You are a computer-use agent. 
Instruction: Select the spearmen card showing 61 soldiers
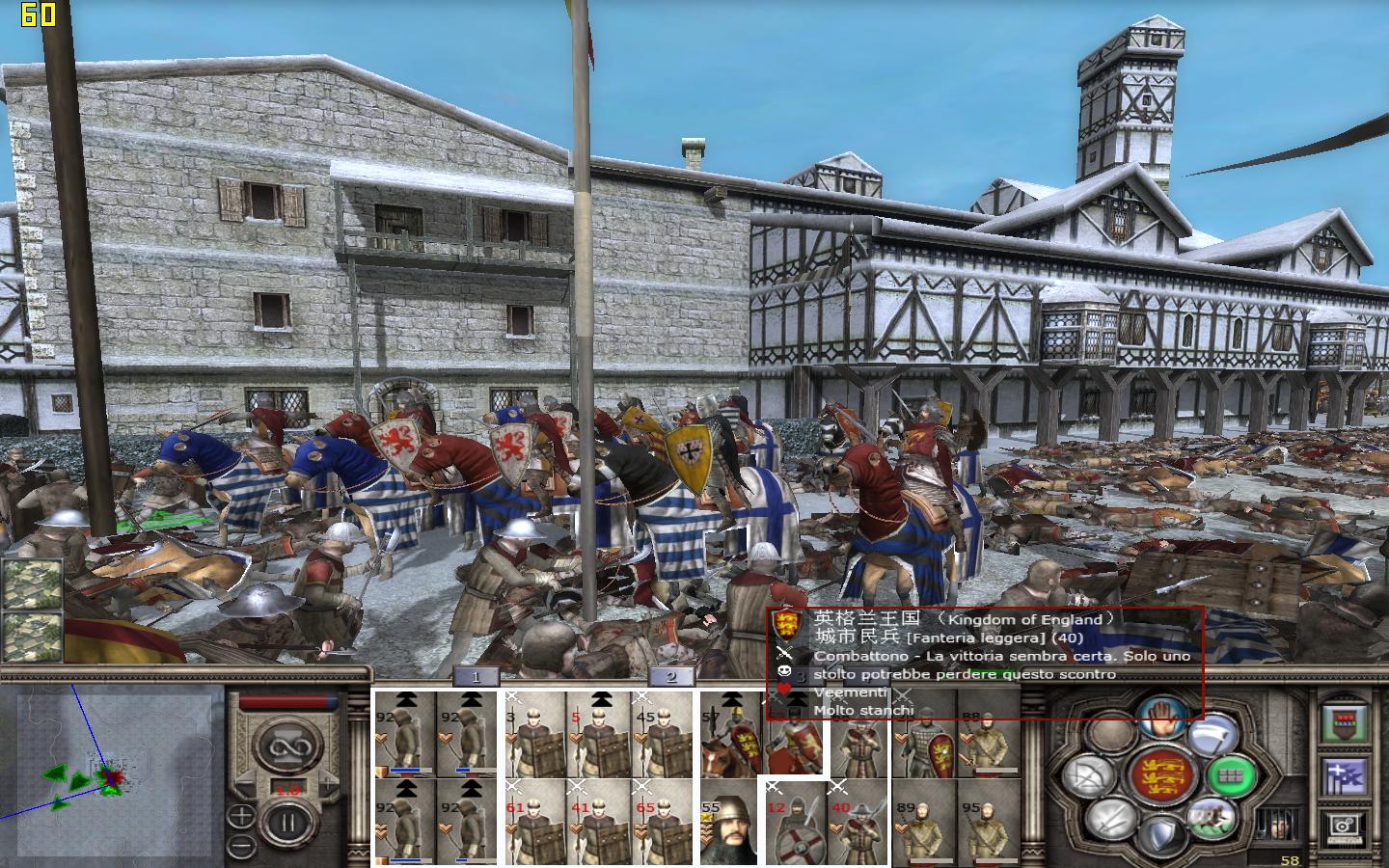(533, 823)
